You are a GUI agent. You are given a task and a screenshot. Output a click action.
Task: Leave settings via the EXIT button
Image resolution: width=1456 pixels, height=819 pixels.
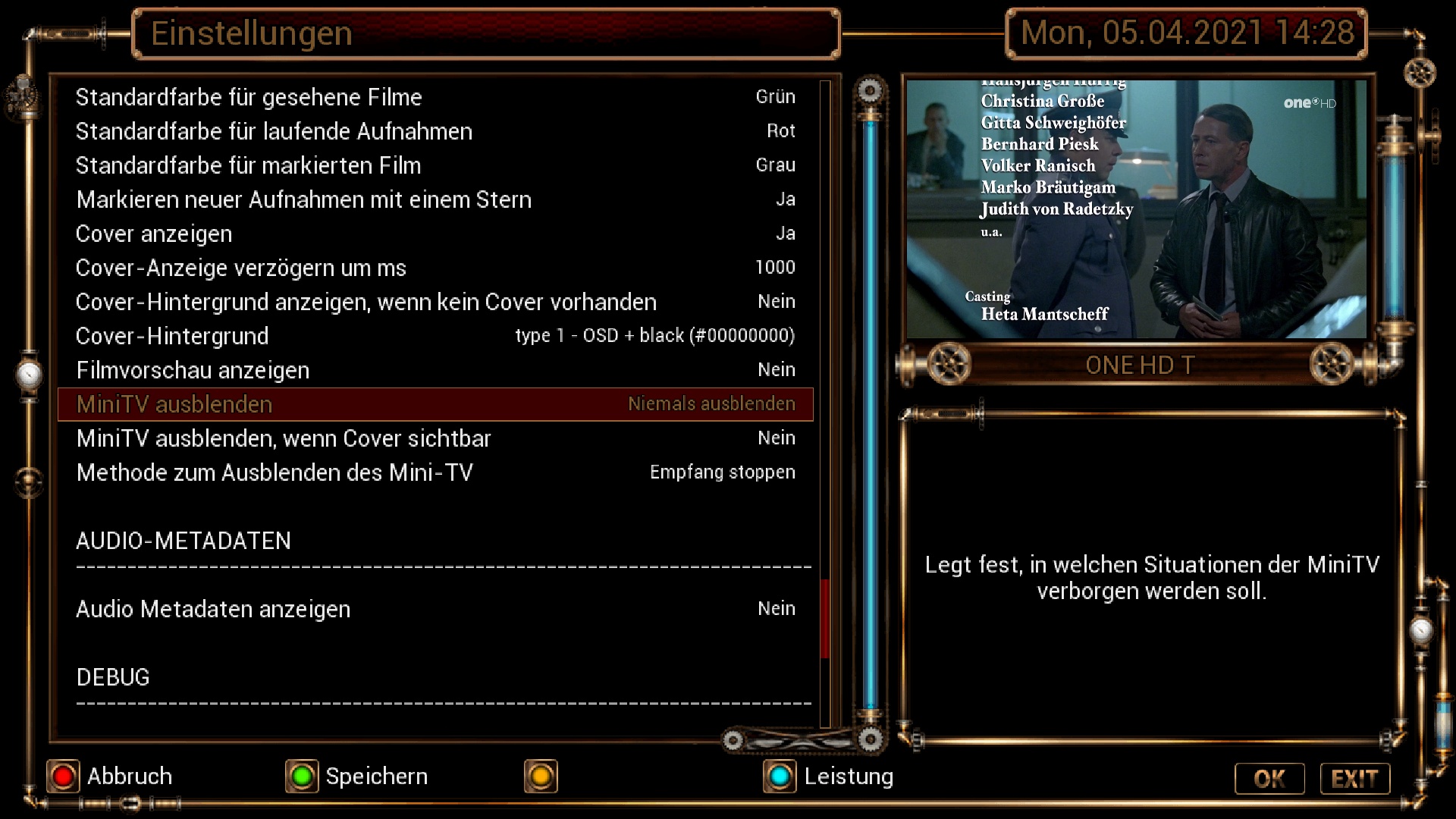tap(1354, 779)
